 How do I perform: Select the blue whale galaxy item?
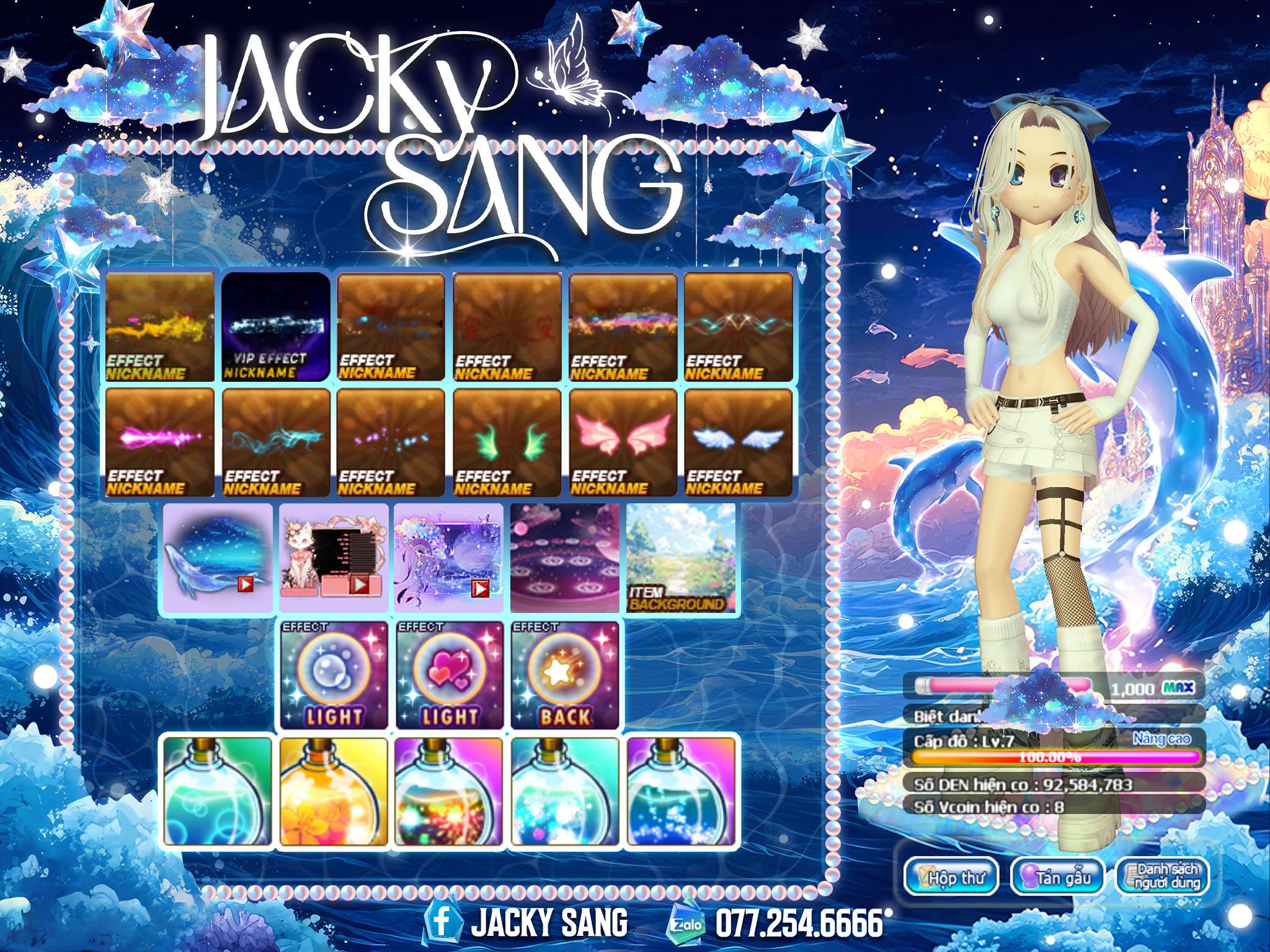(x=217, y=558)
